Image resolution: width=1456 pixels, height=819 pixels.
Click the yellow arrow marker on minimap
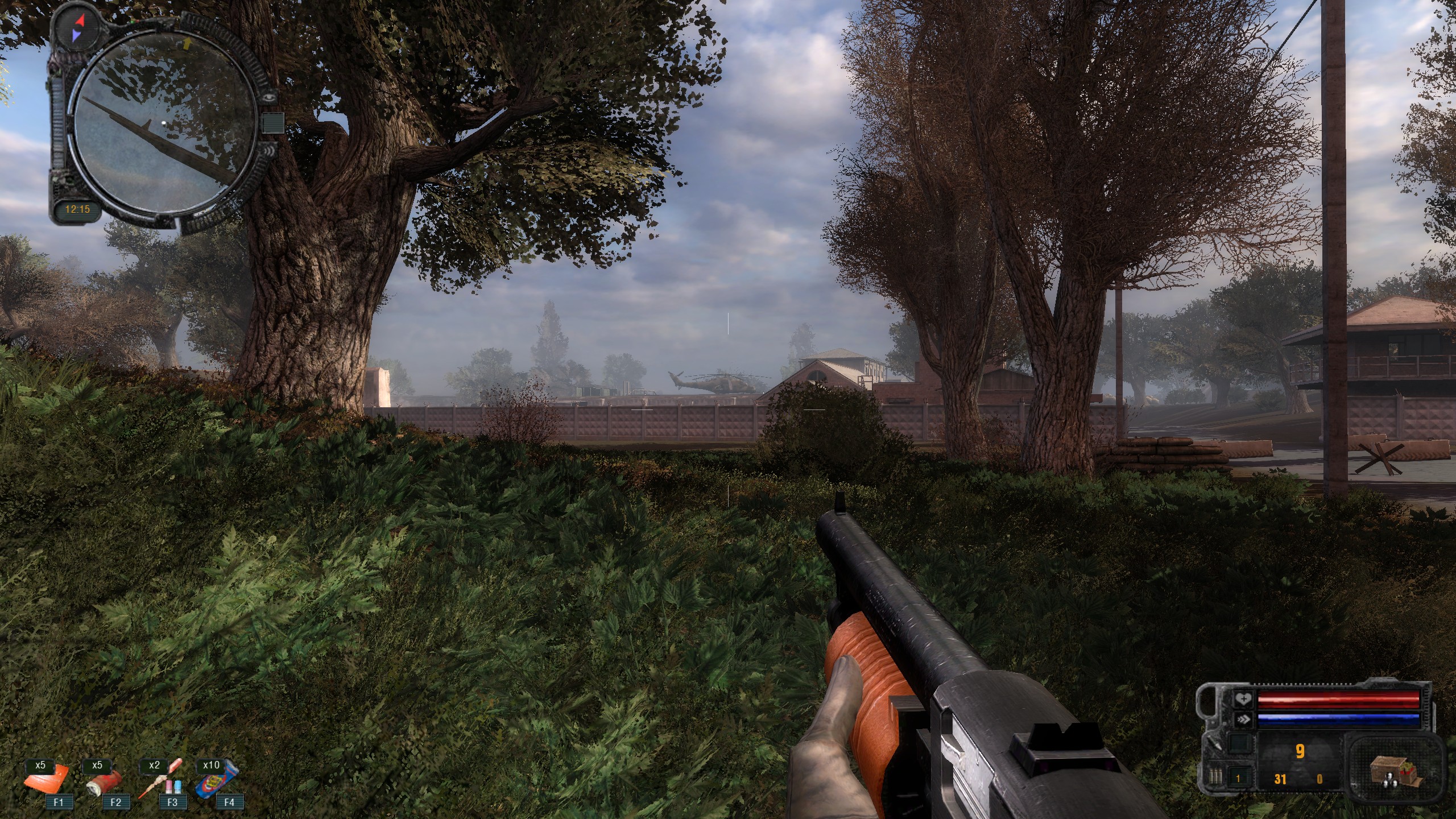pyautogui.click(x=187, y=42)
